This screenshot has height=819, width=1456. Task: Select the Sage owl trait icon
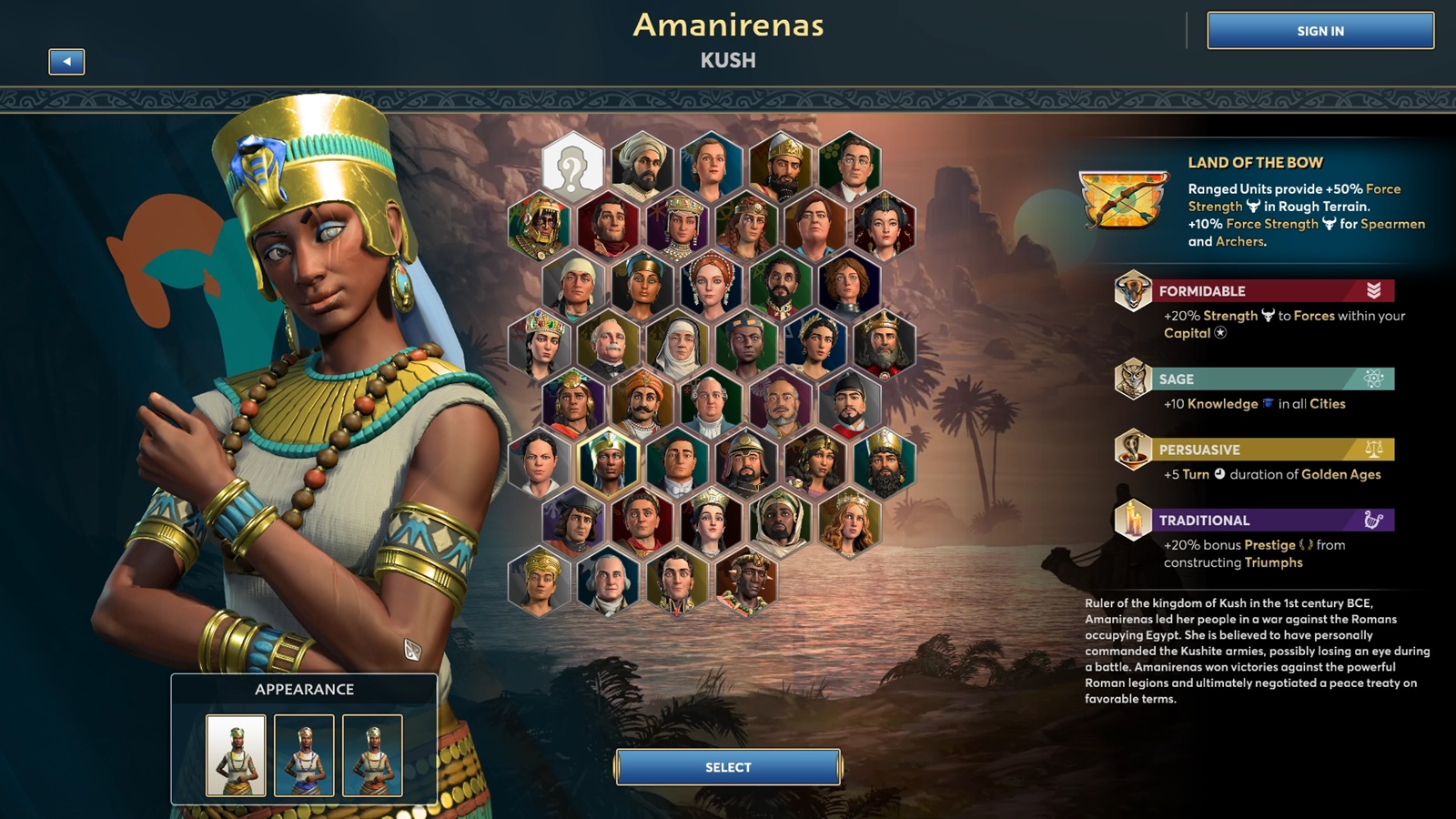pyautogui.click(x=1131, y=380)
